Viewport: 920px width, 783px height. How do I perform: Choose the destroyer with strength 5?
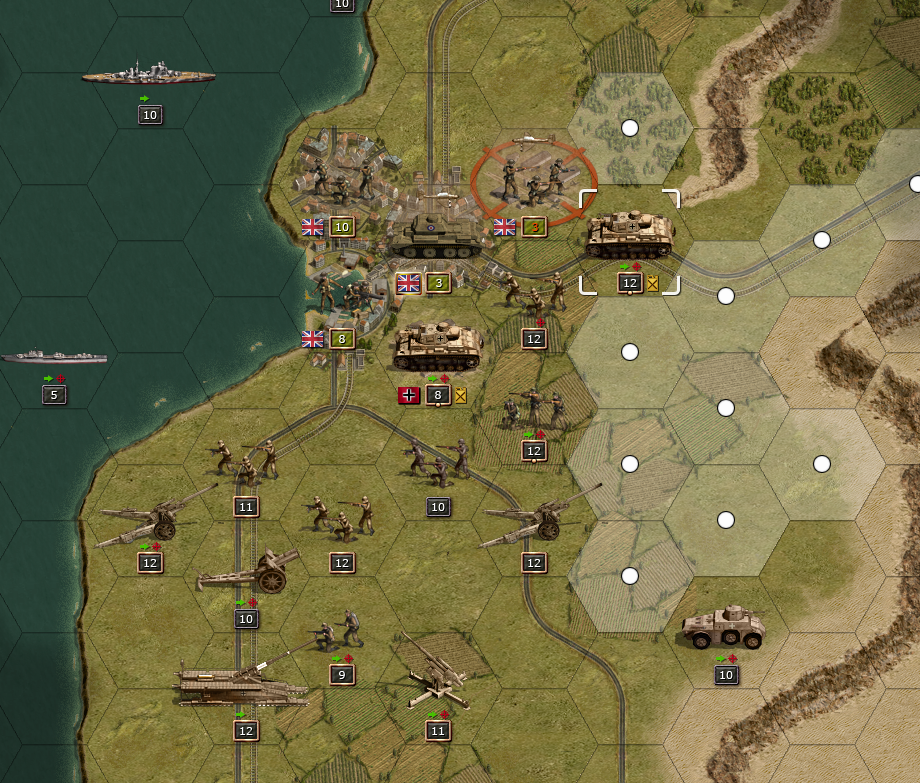54,358
